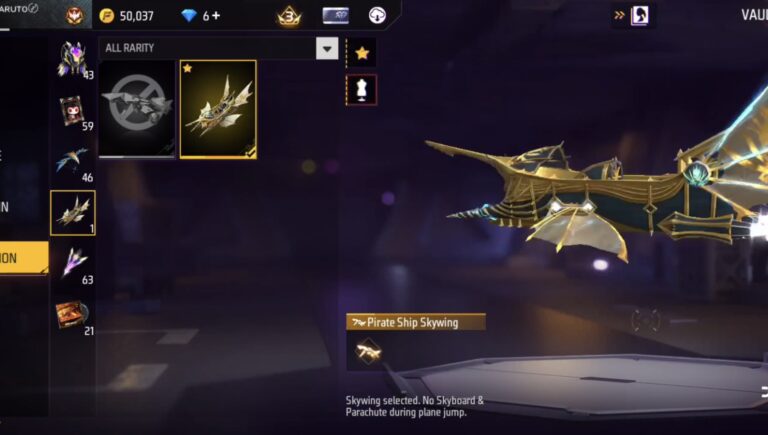Open the purple jet category with 63 items
This screenshot has width=768, height=435.
point(72,263)
